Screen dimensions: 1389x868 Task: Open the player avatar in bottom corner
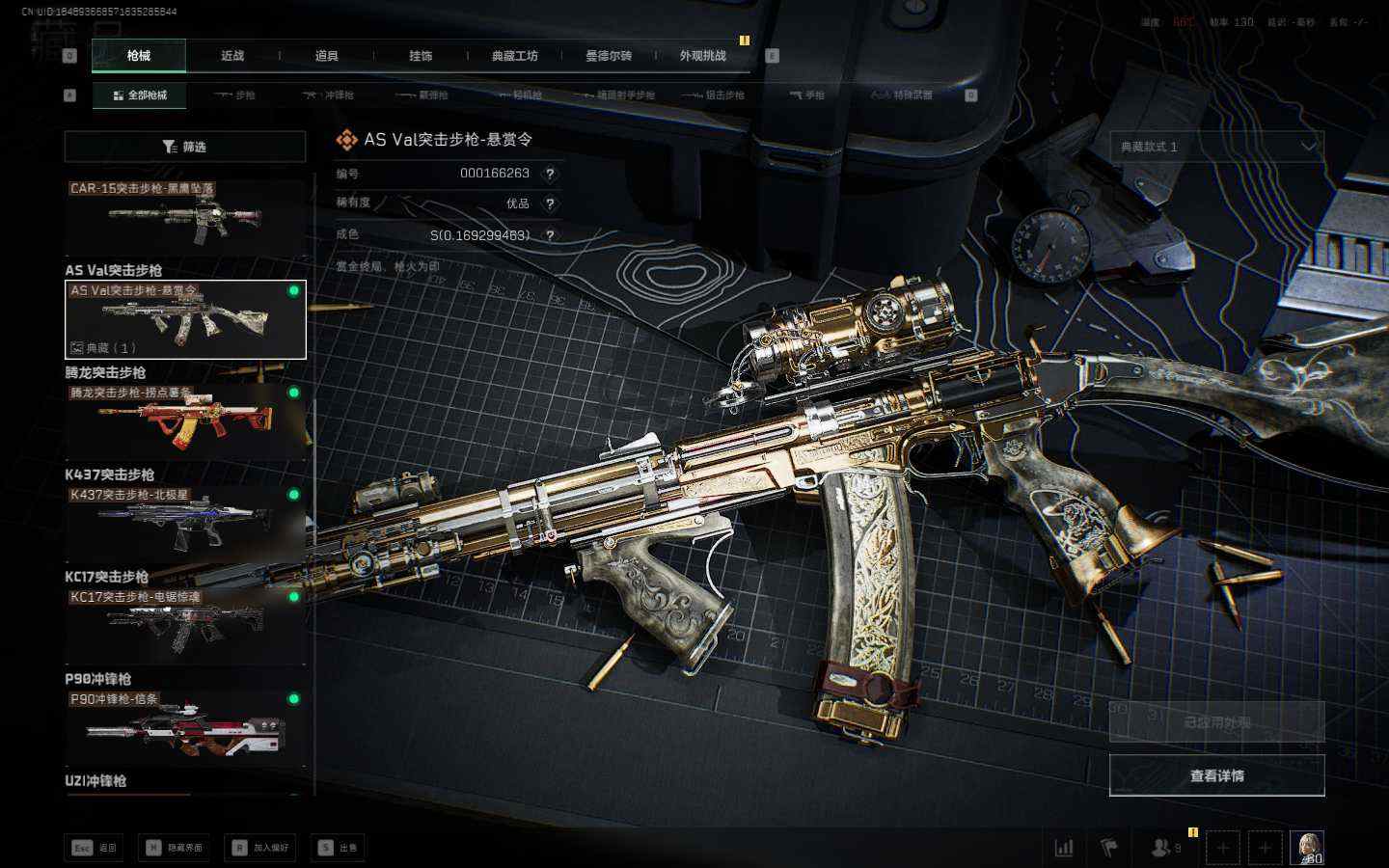point(1306,848)
